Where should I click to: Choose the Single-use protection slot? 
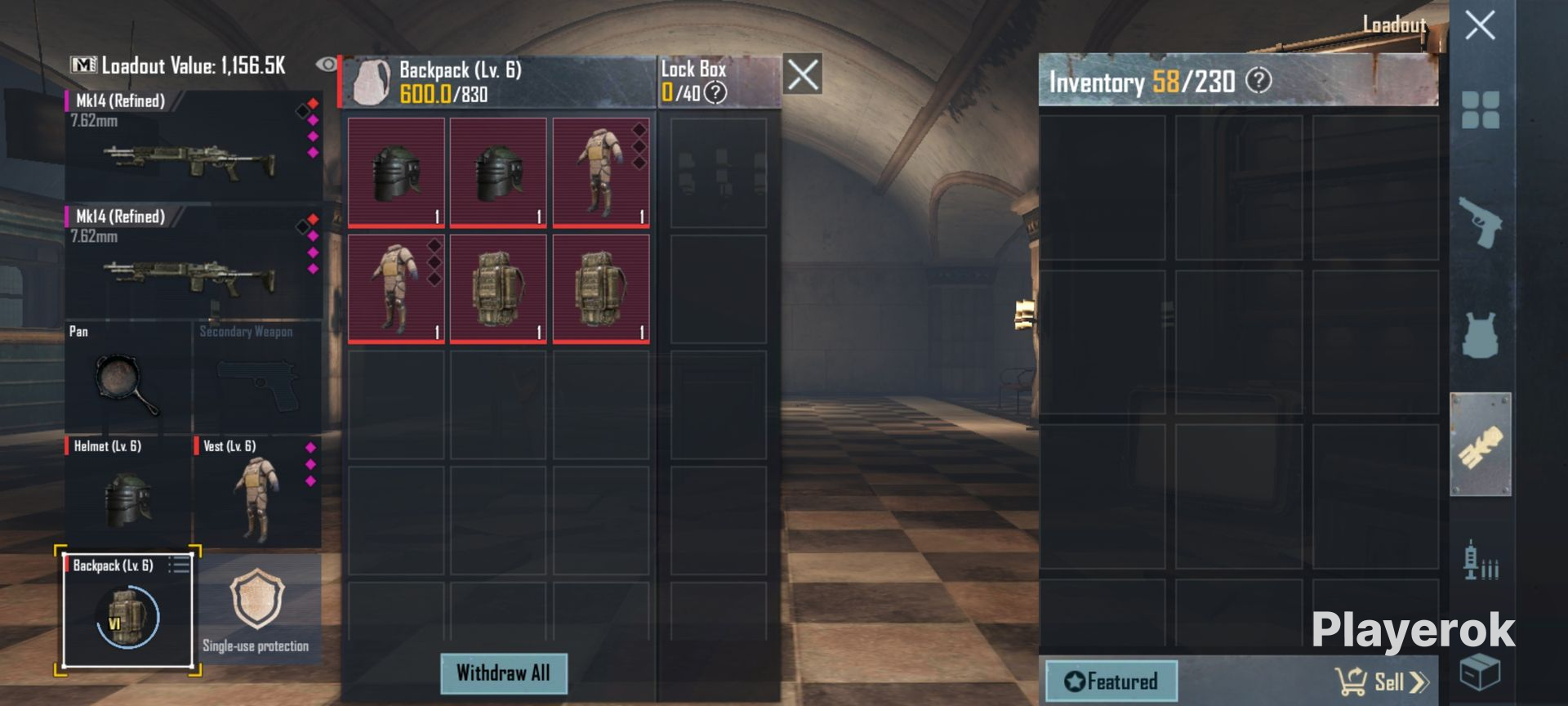pyautogui.click(x=257, y=610)
